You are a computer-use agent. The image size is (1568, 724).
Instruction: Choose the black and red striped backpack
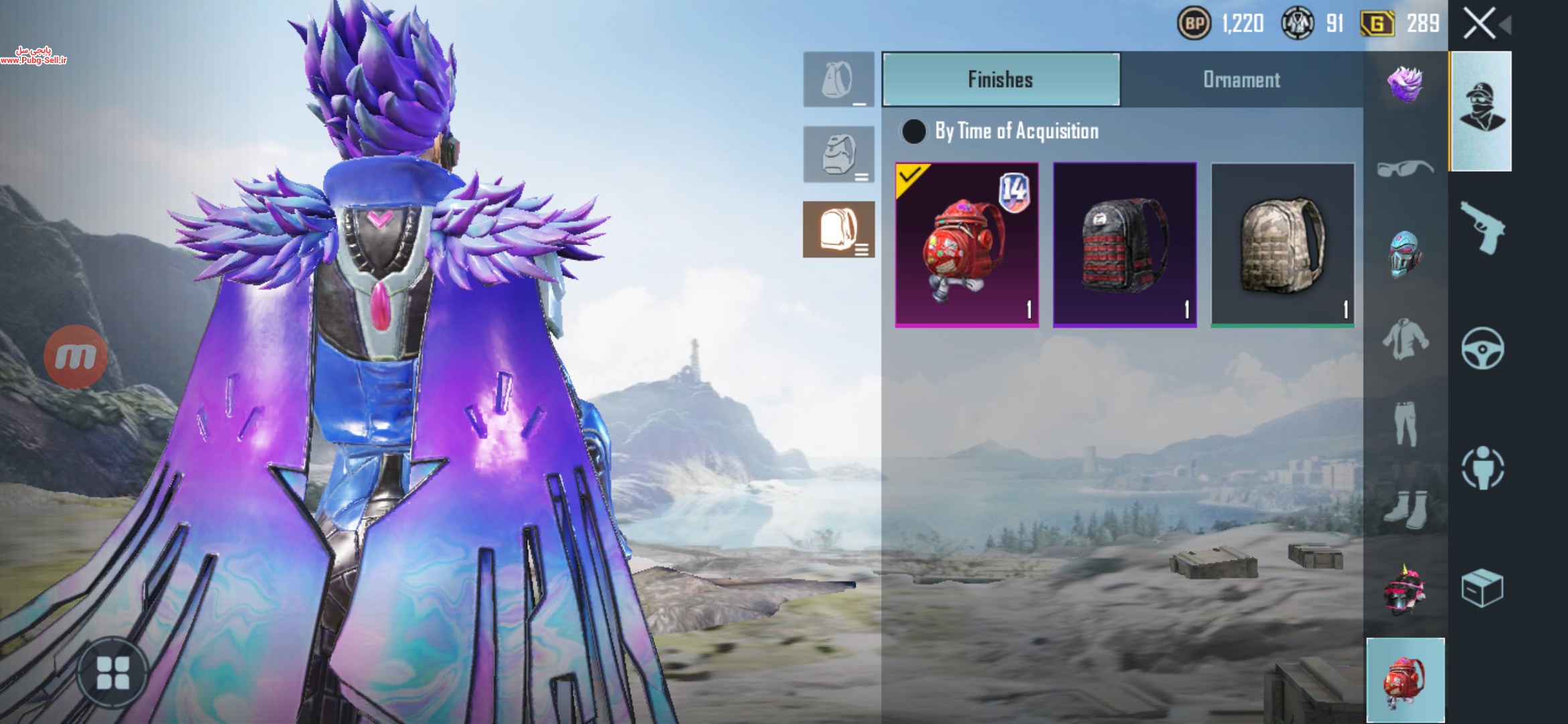tap(1124, 245)
